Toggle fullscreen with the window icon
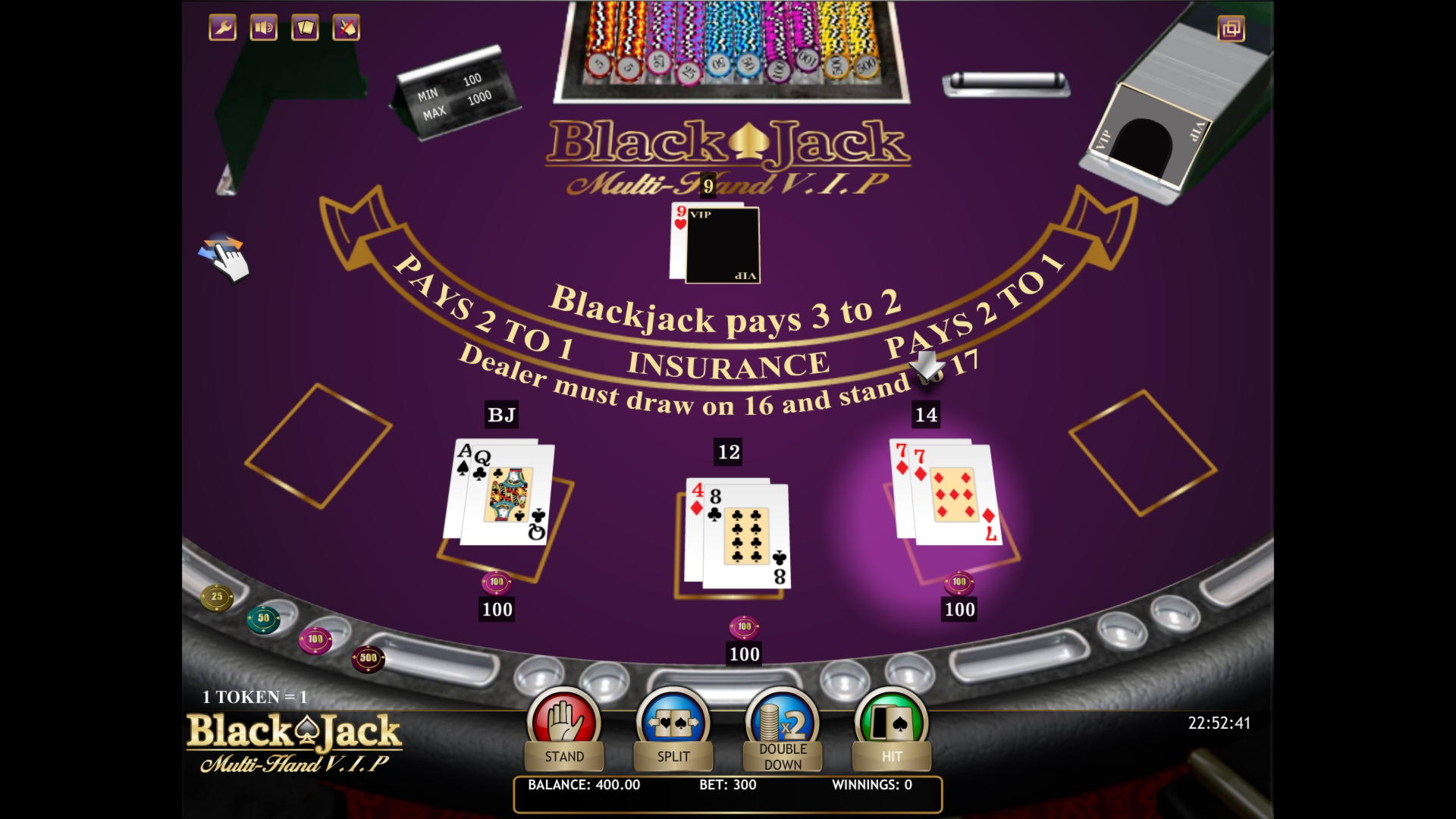1456x819 pixels. pos(1231,29)
